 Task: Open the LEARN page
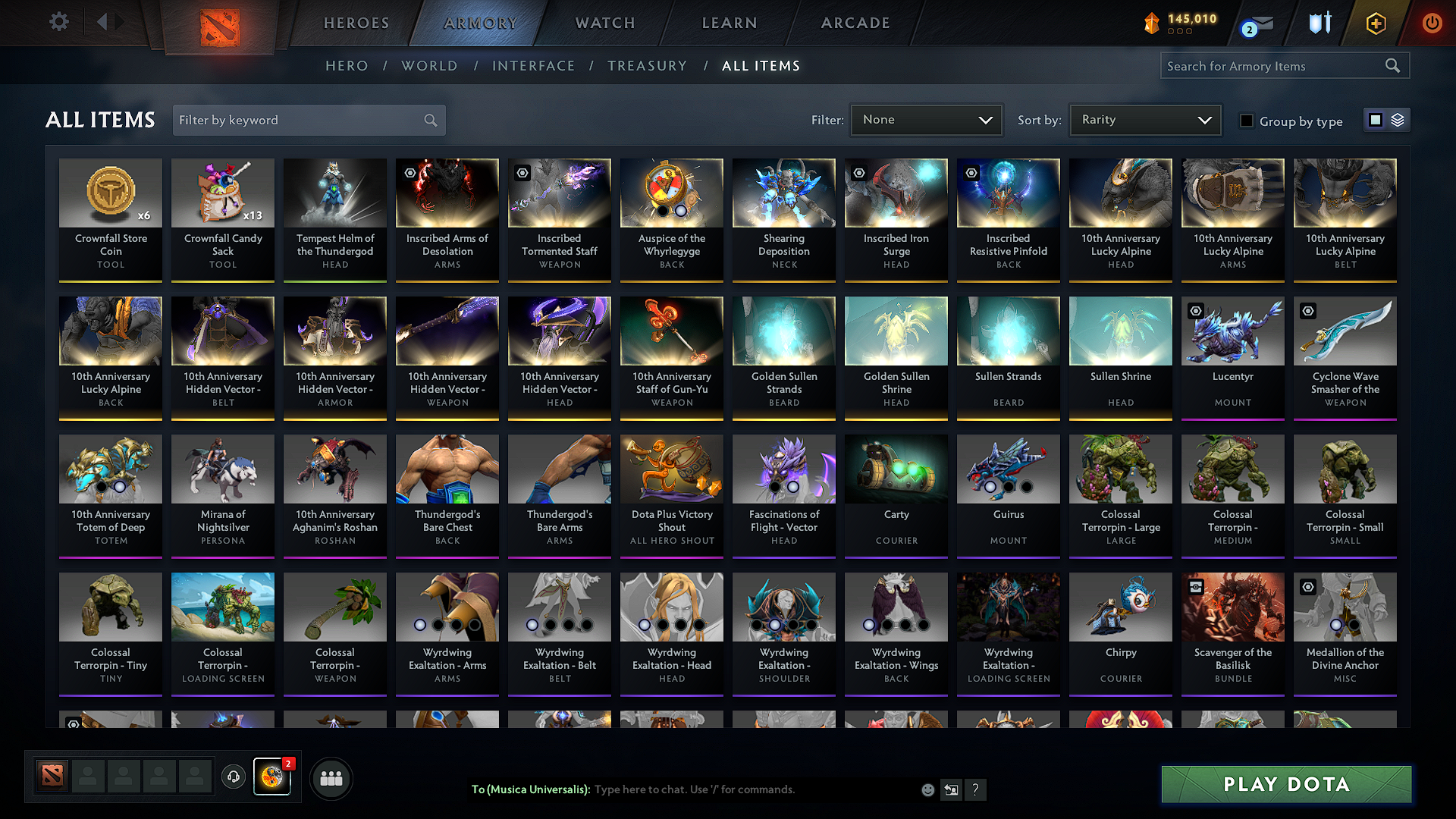click(x=729, y=23)
